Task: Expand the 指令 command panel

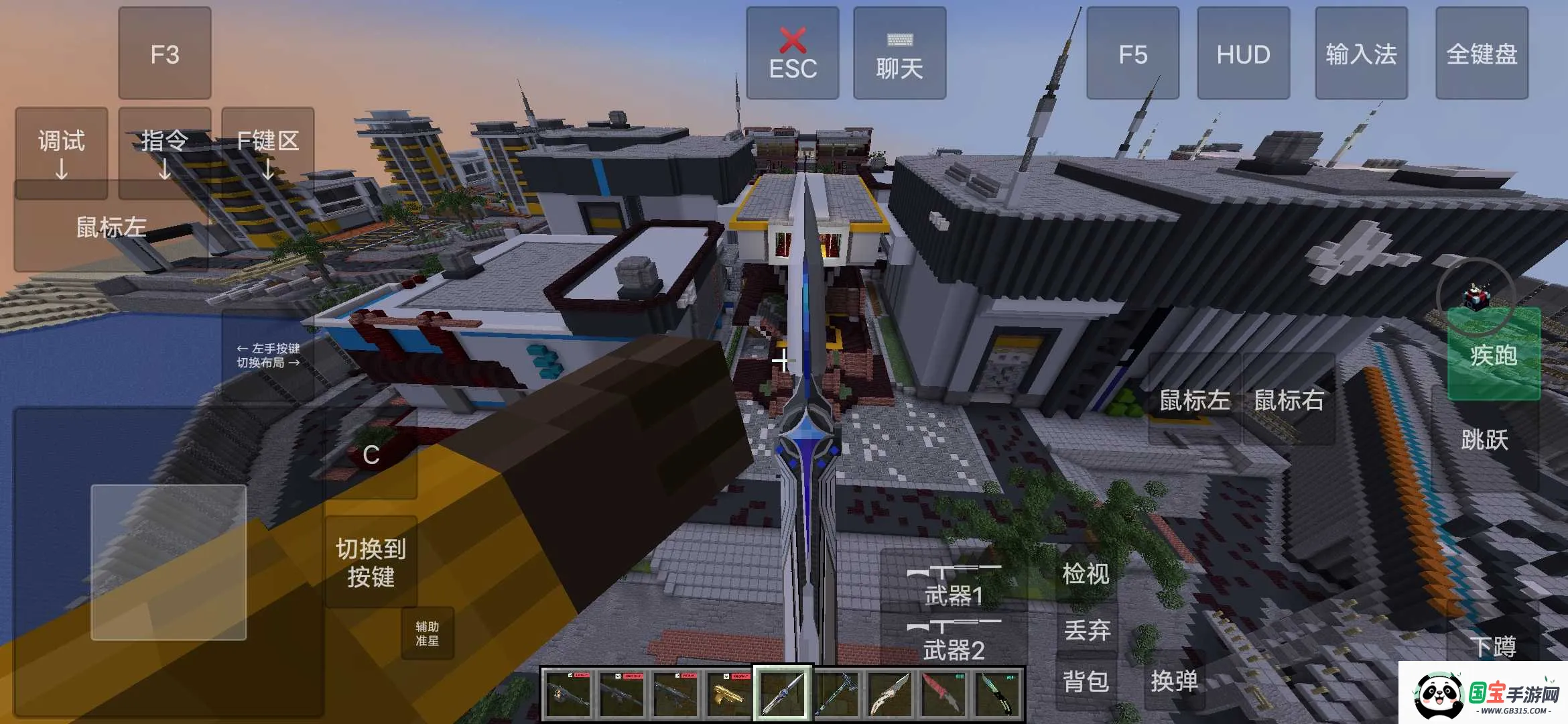Action: pos(164,151)
